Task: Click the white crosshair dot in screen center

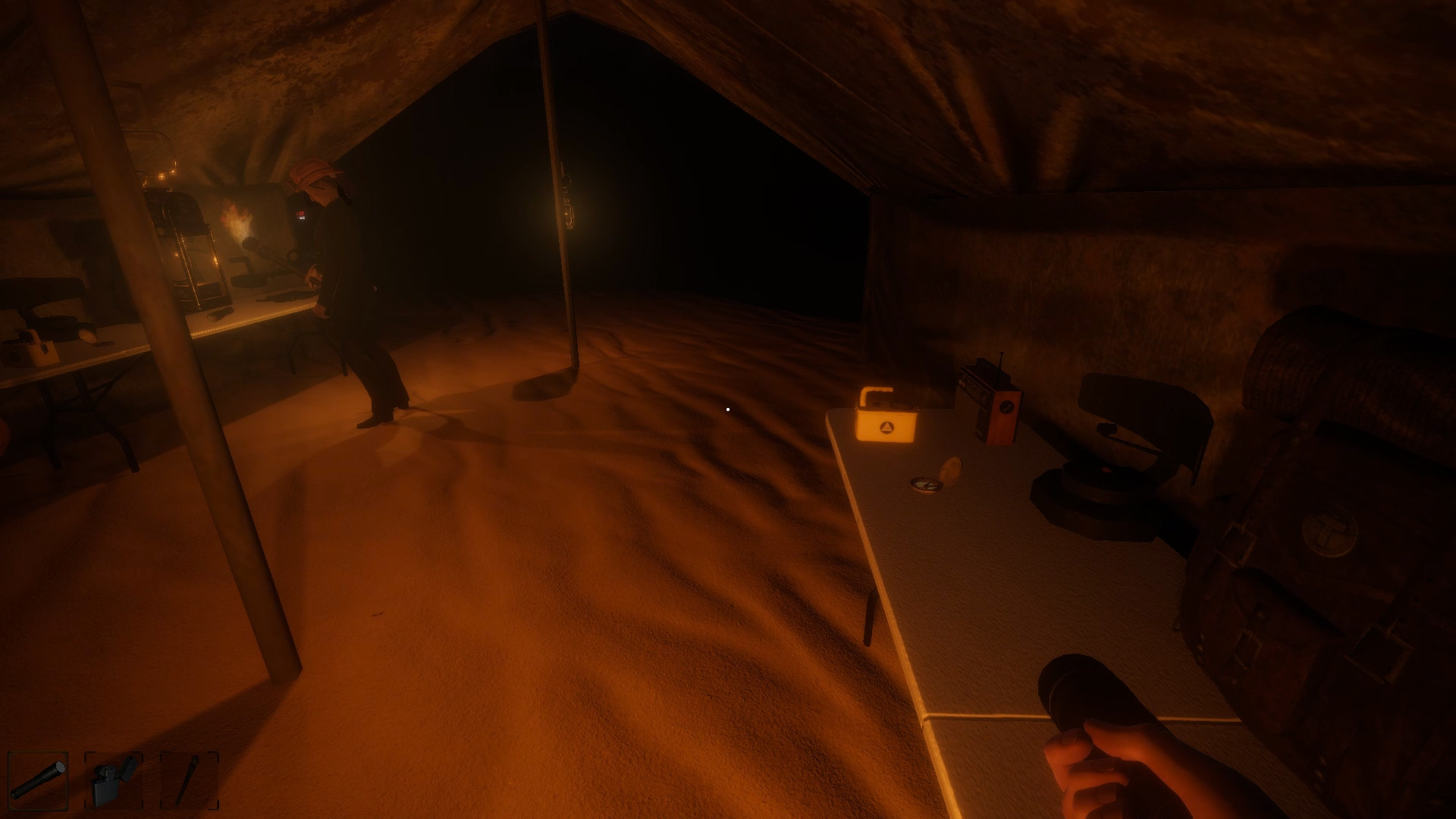Action: tap(728, 409)
